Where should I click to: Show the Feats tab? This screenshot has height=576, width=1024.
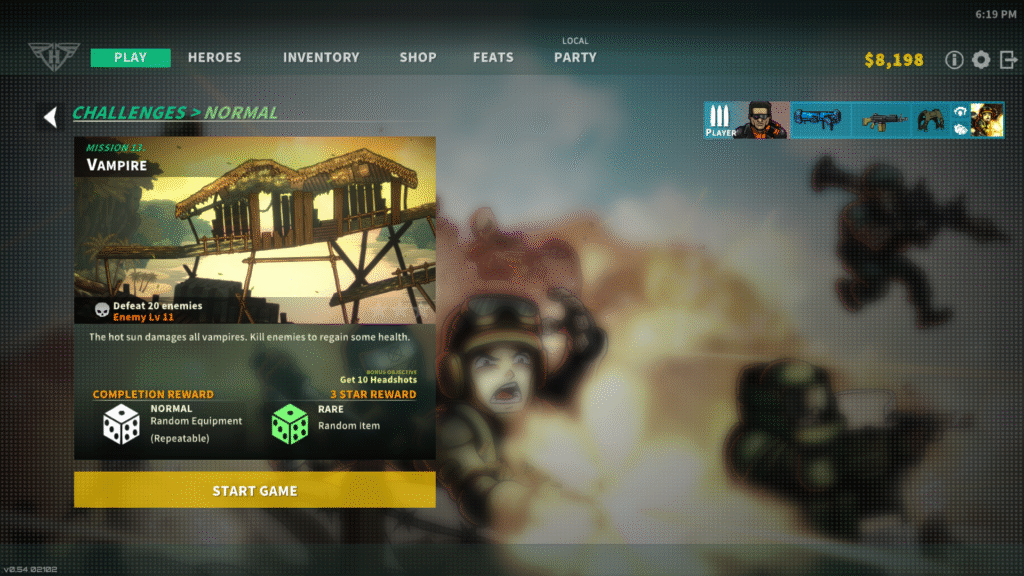tap(493, 57)
